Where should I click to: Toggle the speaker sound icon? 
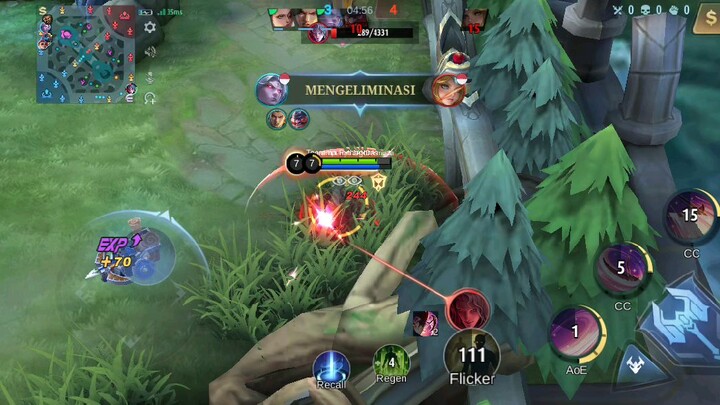pos(150,53)
